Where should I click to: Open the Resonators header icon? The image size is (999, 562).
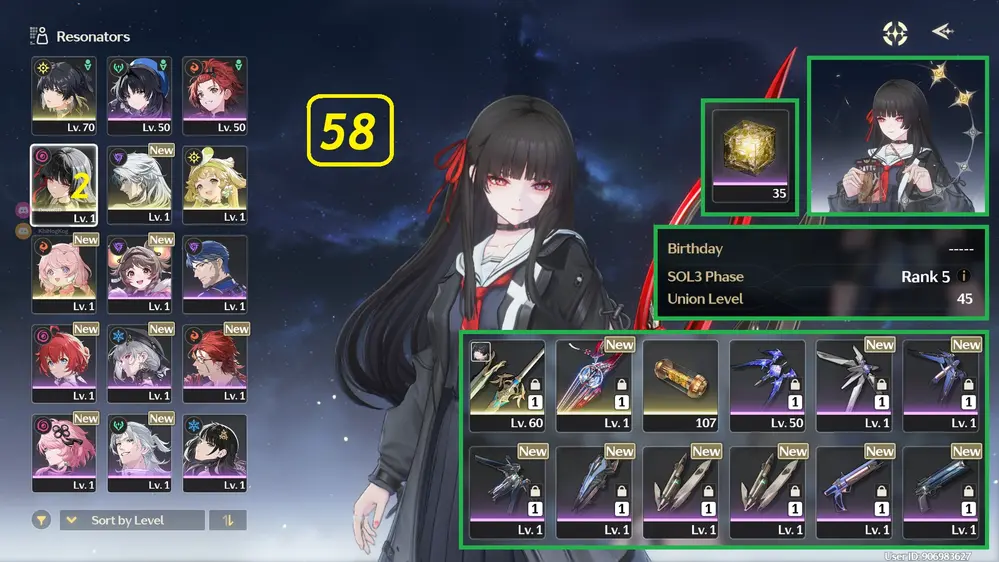pyautogui.click(x=40, y=37)
